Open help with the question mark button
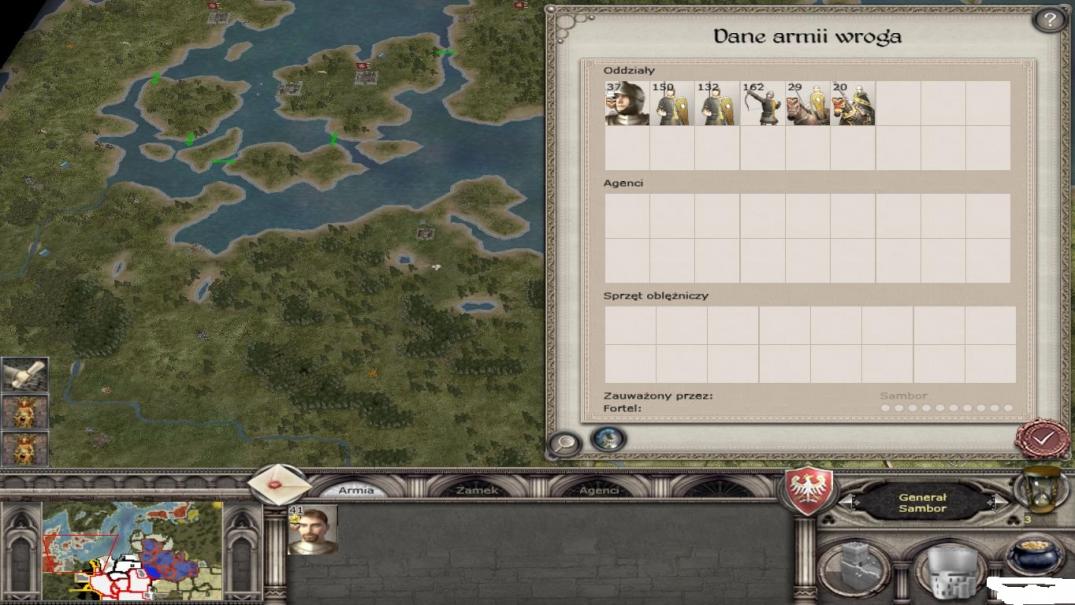The height and width of the screenshot is (605, 1075). point(1048,20)
